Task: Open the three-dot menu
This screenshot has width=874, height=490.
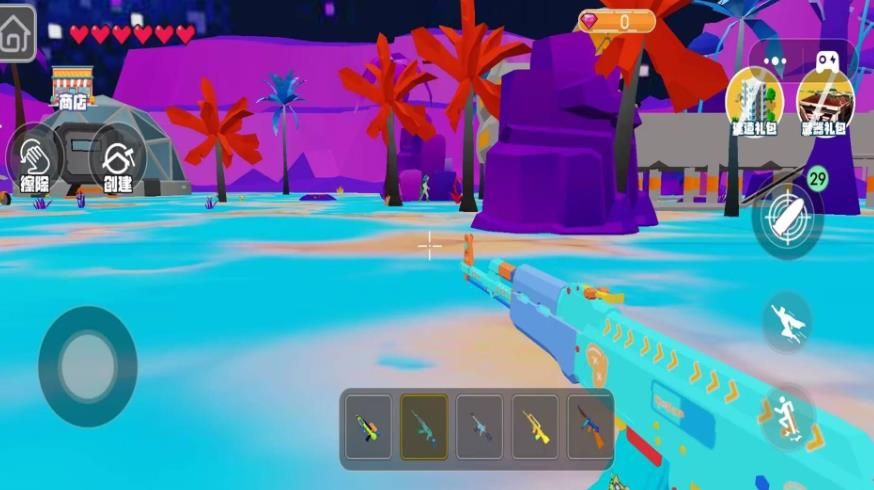Action: click(x=775, y=60)
